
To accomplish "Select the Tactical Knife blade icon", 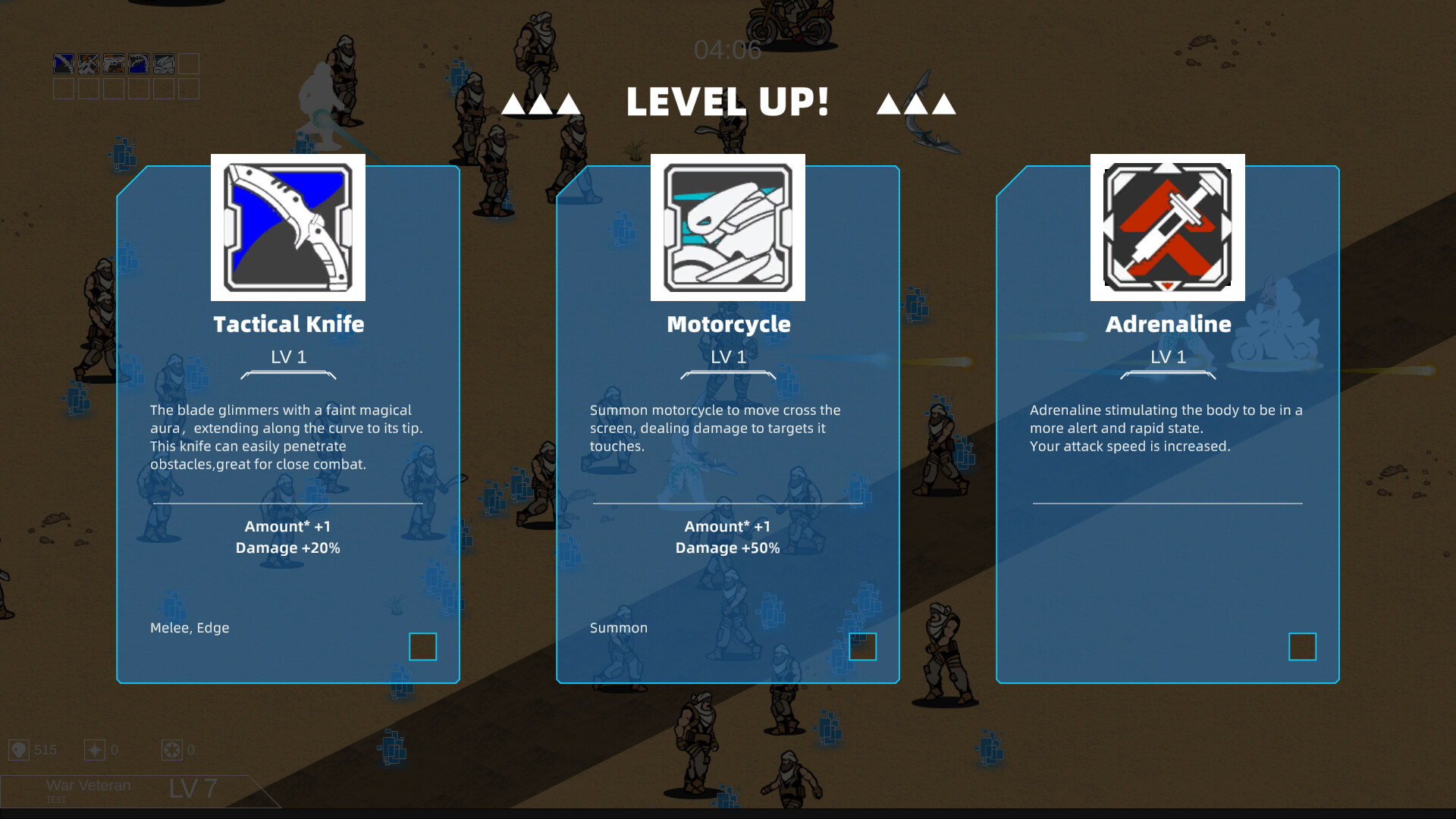I will [x=287, y=227].
